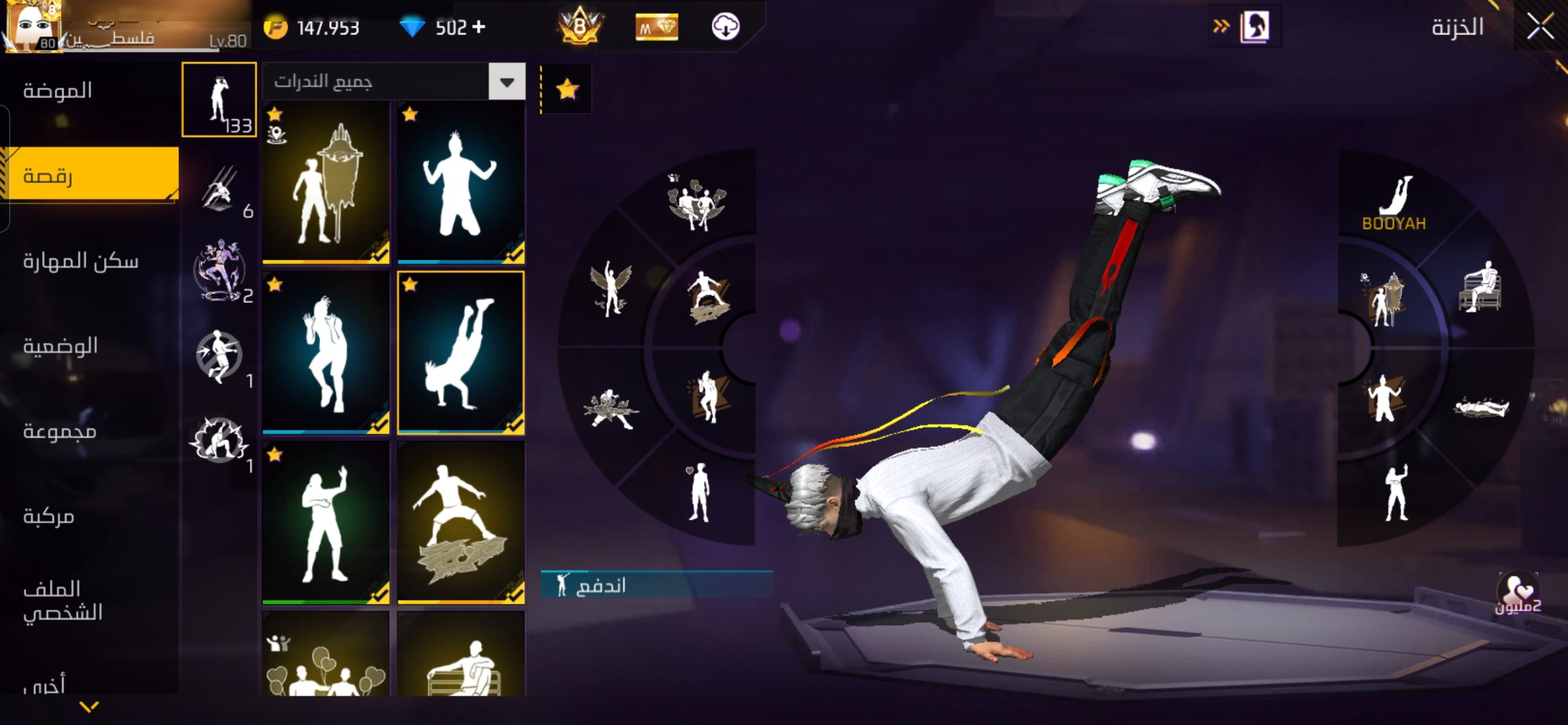
Task: Switch to the الموضة fashion tab
Action: 58,91
